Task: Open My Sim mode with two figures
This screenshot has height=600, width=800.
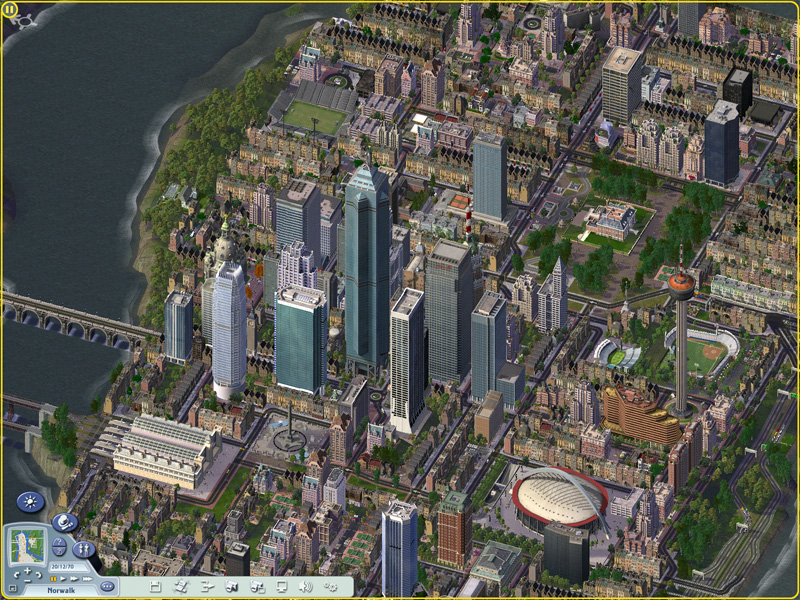Action: click(x=84, y=549)
